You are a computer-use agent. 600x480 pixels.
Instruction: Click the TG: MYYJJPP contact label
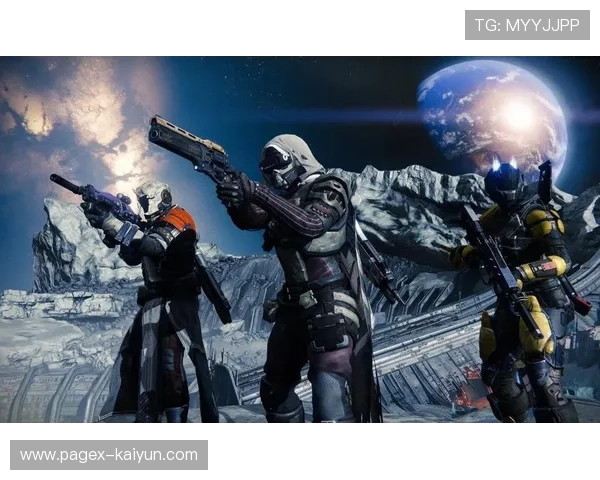tap(527, 25)
